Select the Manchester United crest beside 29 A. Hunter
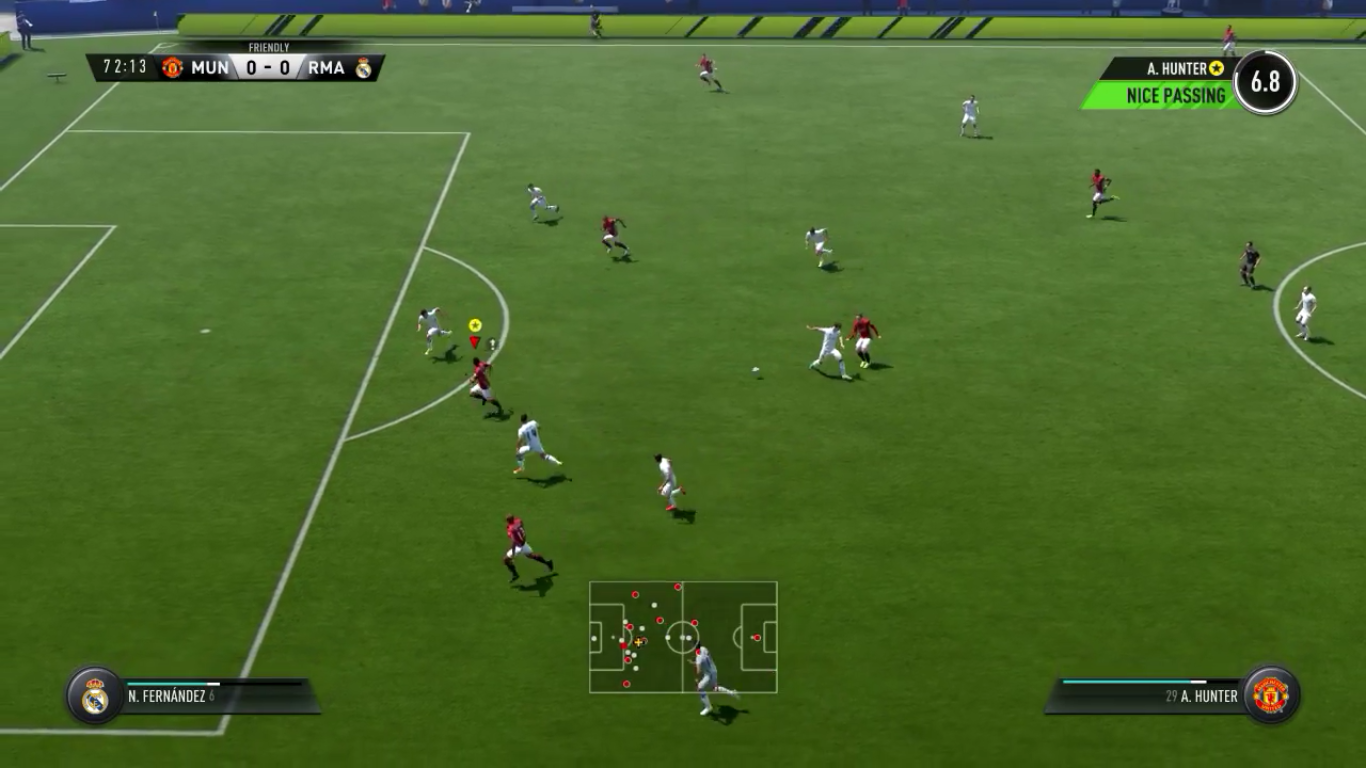The width and height of the screenshot is (1366, 768). point(1270,695)
